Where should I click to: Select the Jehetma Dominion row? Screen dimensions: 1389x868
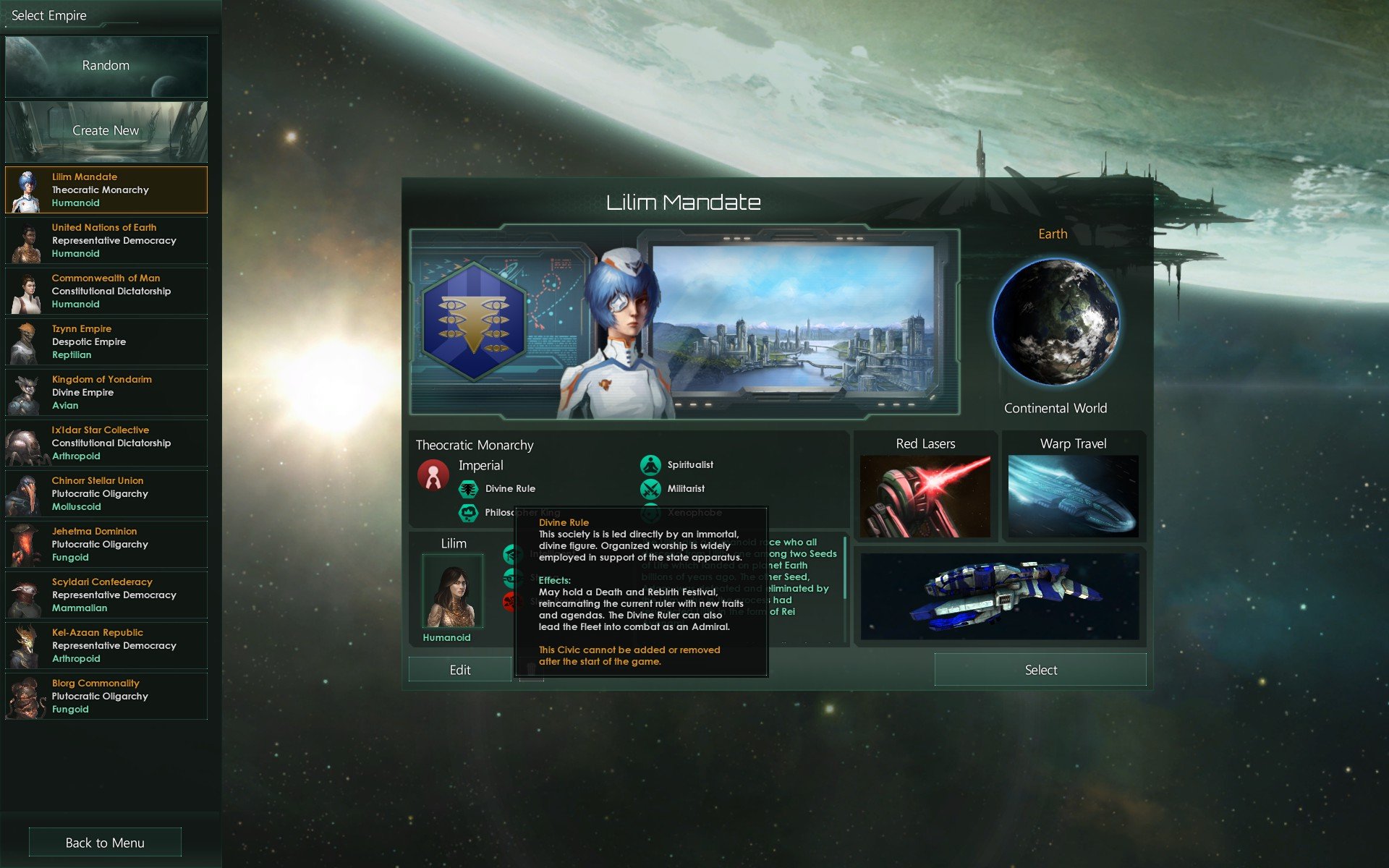(x=106, y=545)
